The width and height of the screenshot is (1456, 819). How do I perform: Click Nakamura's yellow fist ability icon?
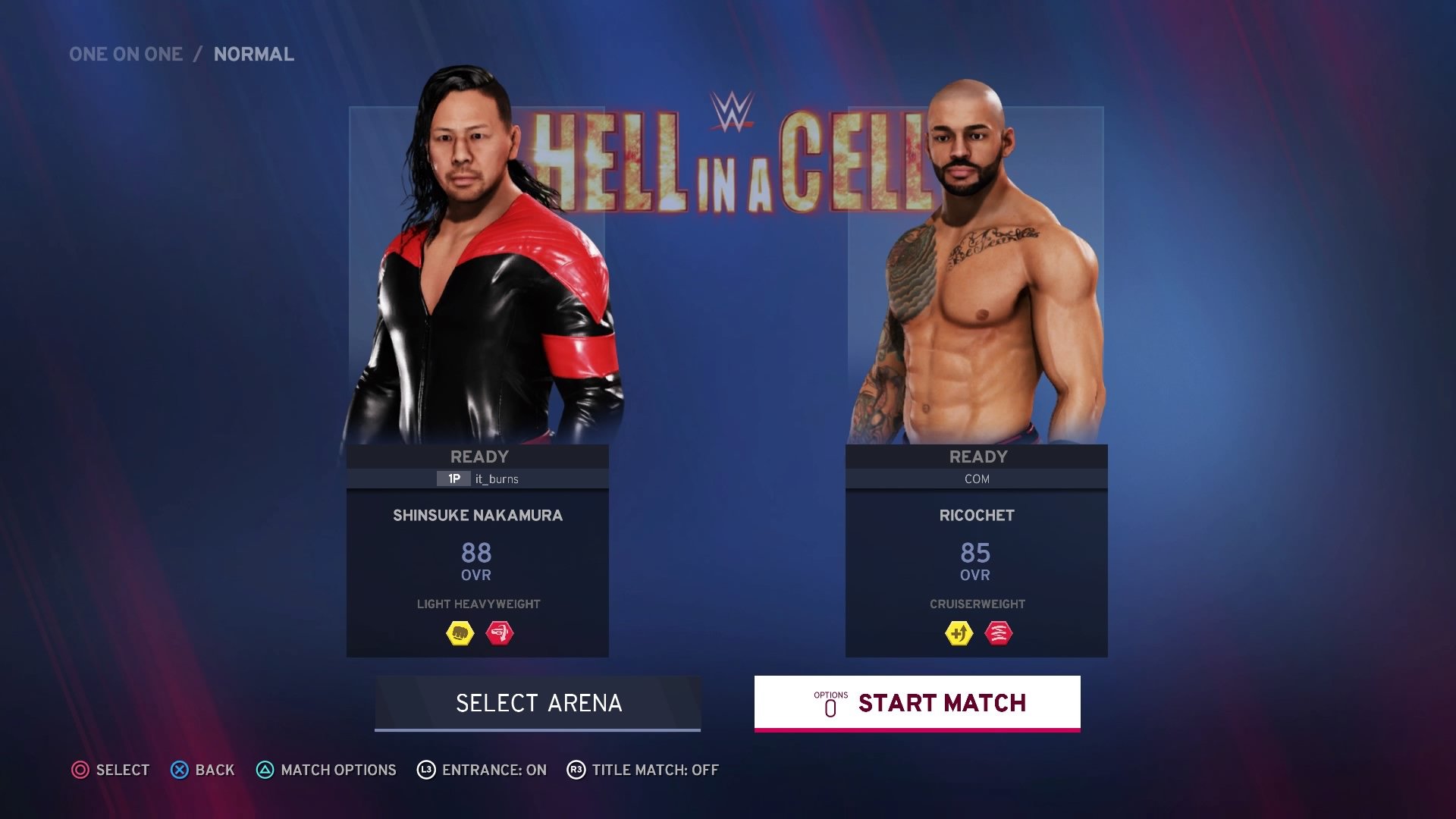point(460,633)
